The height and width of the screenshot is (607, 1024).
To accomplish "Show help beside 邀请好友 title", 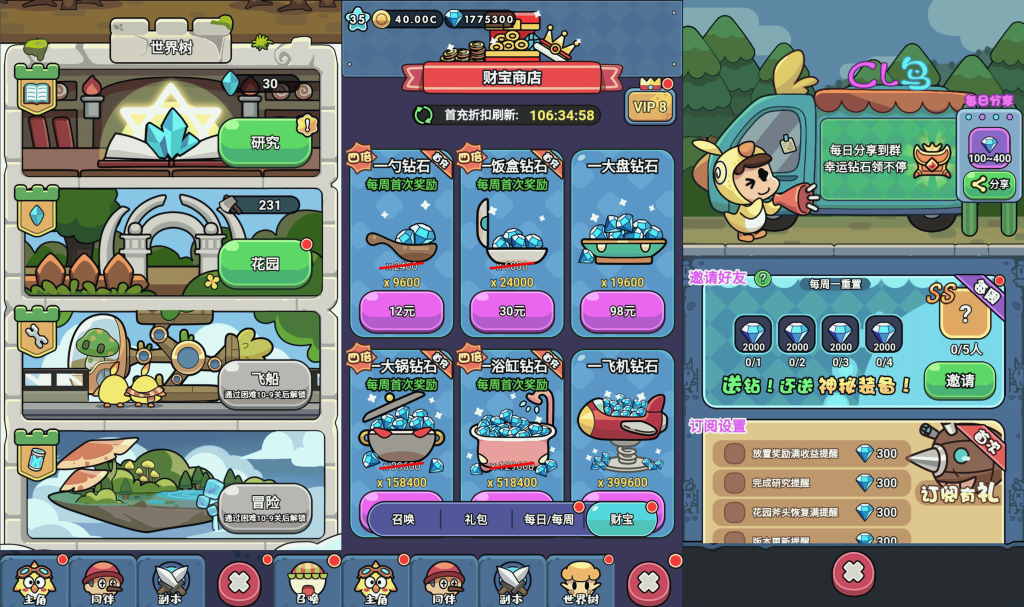I will pos(762,278).
